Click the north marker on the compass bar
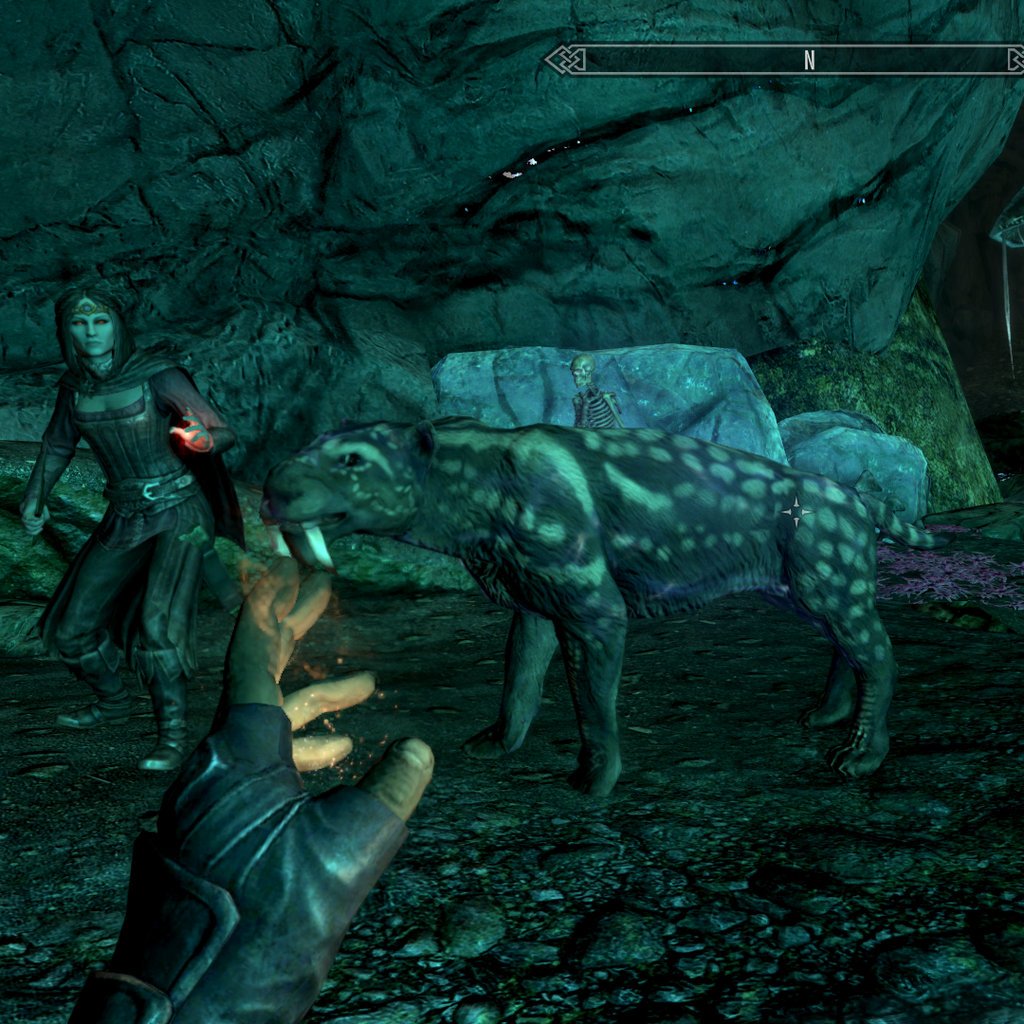The image size is (1024, 1024). coord(809,60)
